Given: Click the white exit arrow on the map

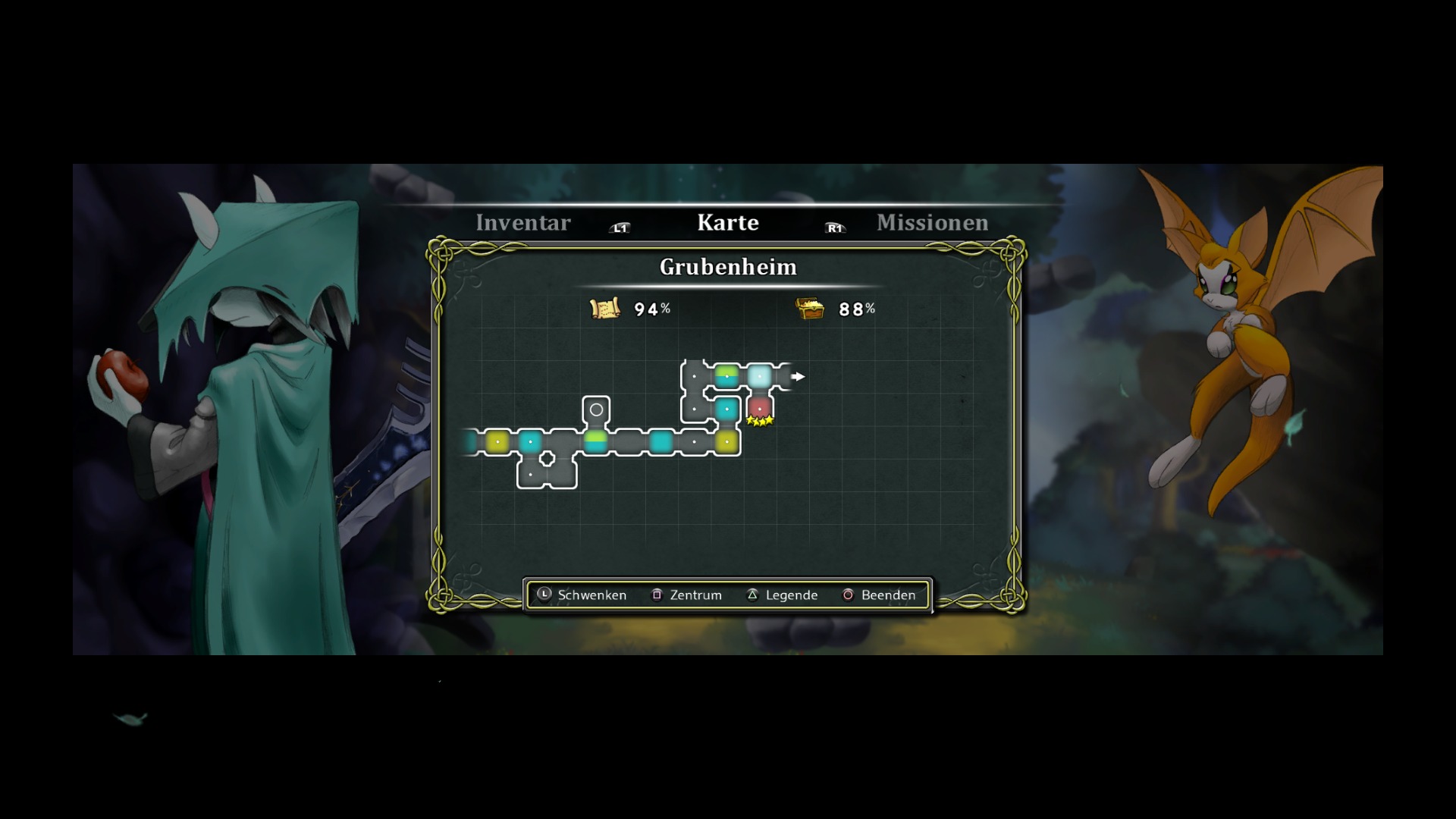Looking at the screenshot, I should tap(798, 376).
